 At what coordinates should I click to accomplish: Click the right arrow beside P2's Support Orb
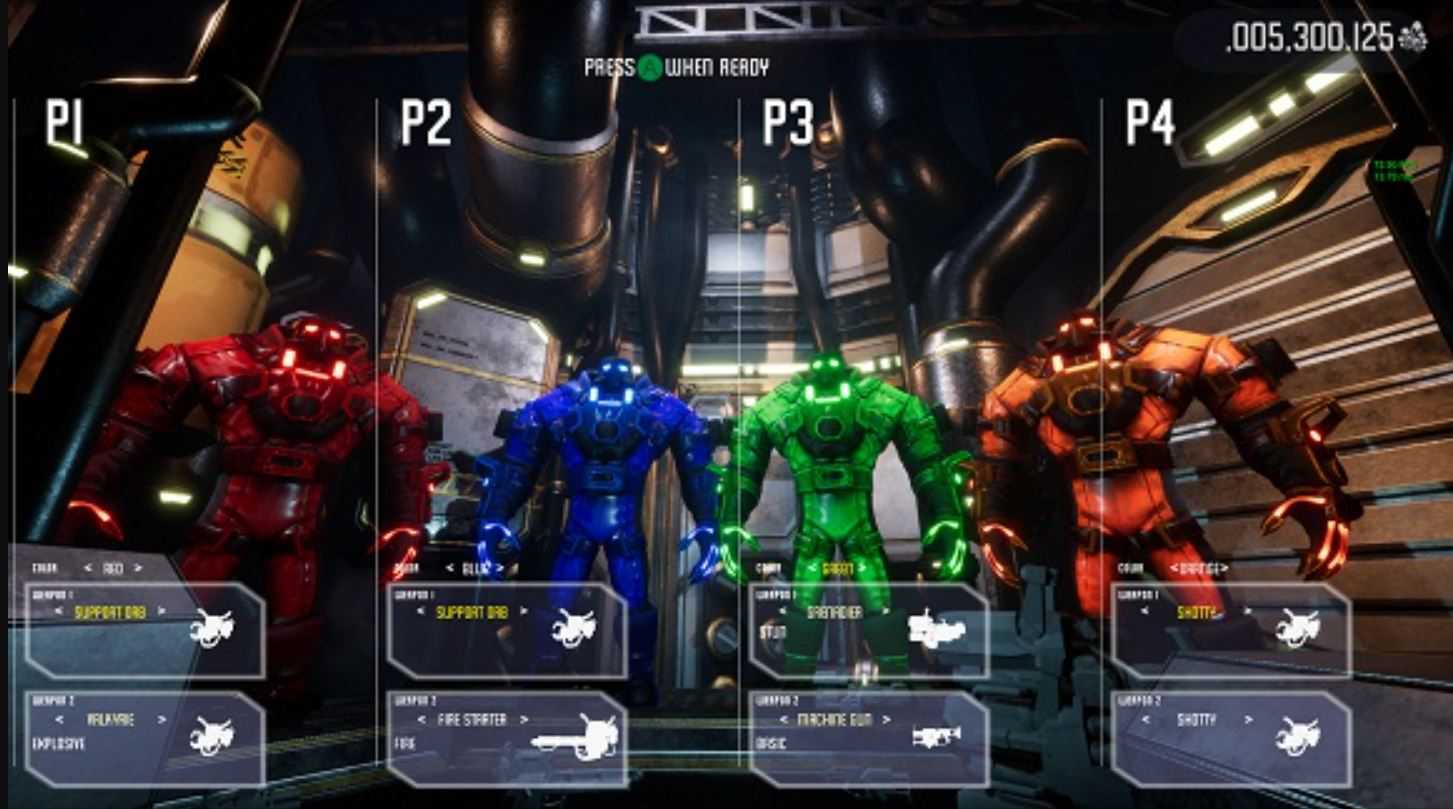pyautogui.click(x=524, y=612)
